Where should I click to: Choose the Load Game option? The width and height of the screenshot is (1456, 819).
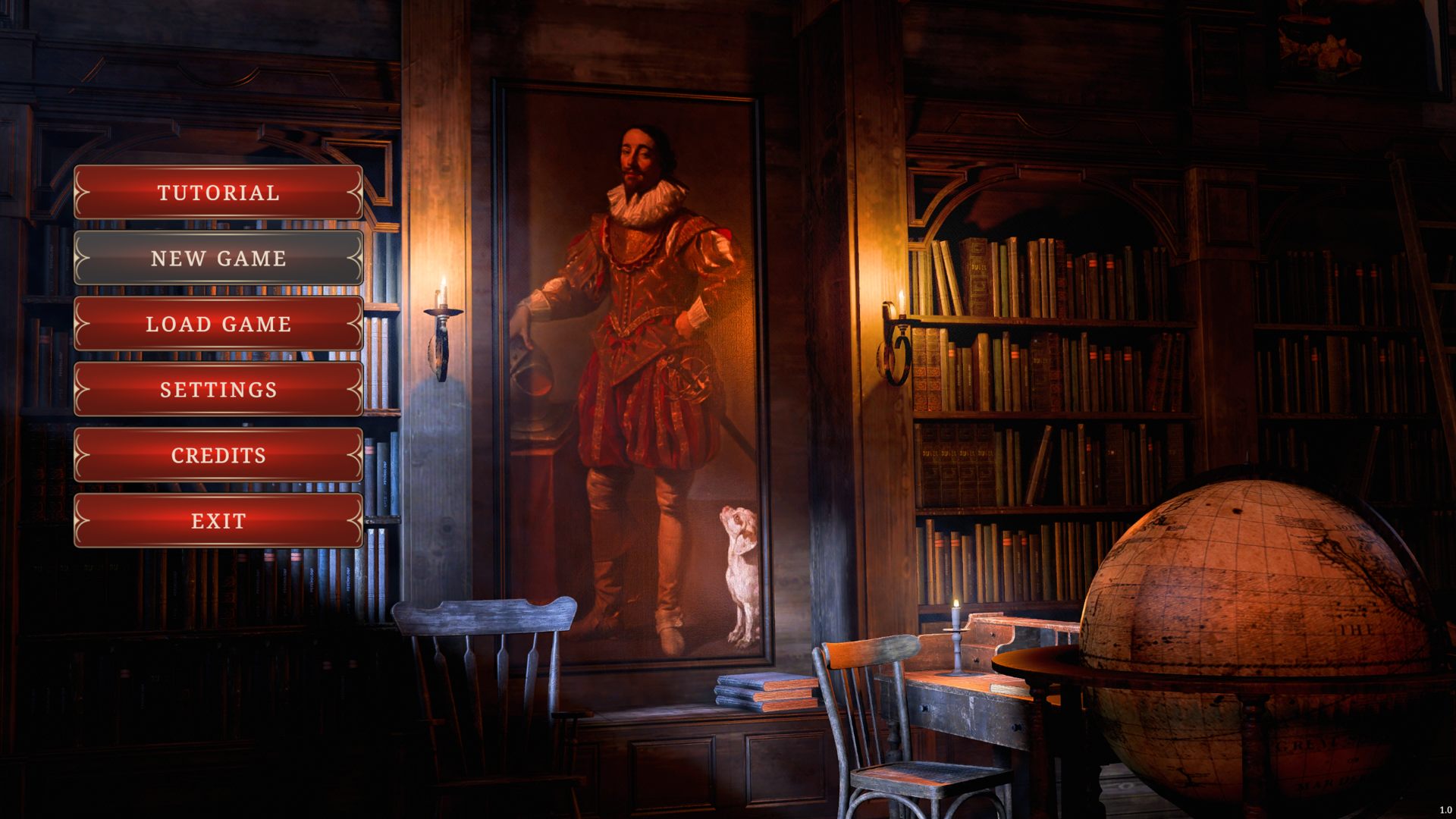218,324
